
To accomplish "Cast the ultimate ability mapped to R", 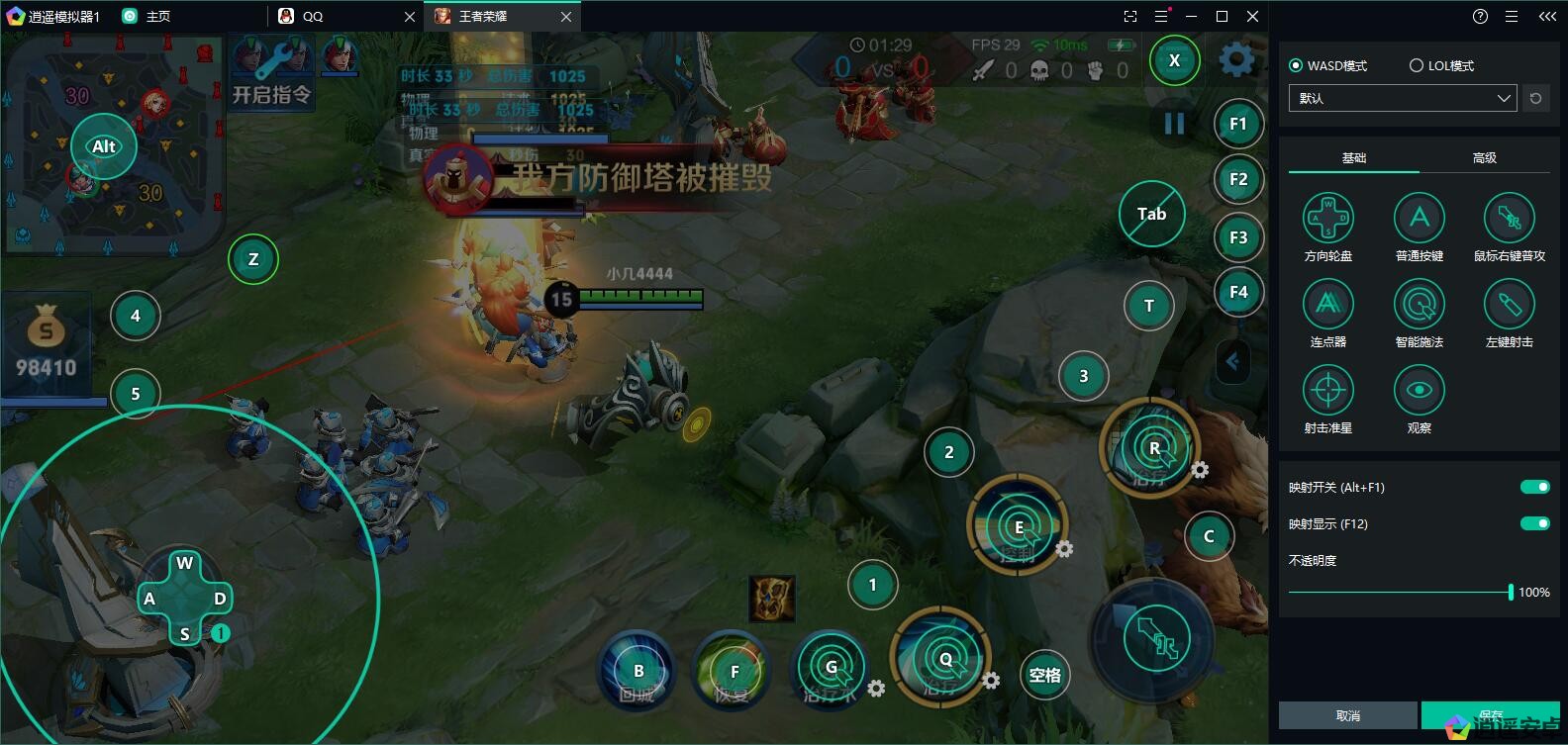I will 1152,448.
